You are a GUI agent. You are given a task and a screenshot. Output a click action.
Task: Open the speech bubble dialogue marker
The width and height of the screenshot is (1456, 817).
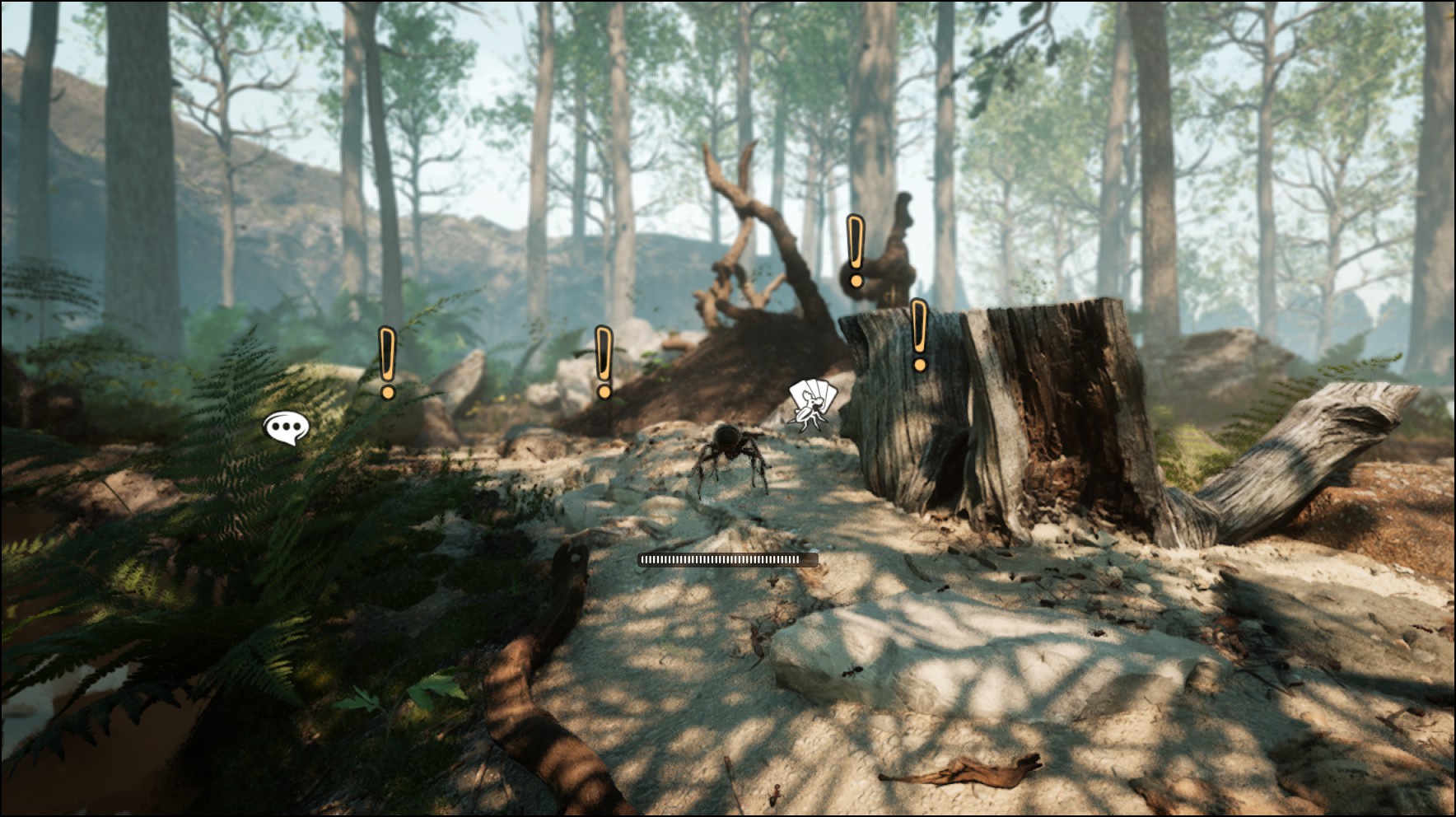tap(286, 428)
